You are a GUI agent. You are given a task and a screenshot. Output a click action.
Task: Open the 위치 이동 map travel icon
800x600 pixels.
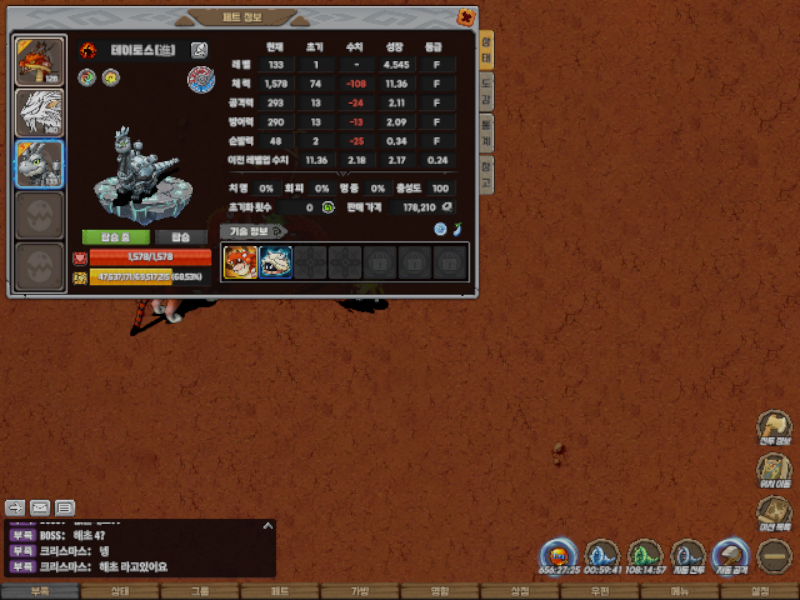[774, 468]
